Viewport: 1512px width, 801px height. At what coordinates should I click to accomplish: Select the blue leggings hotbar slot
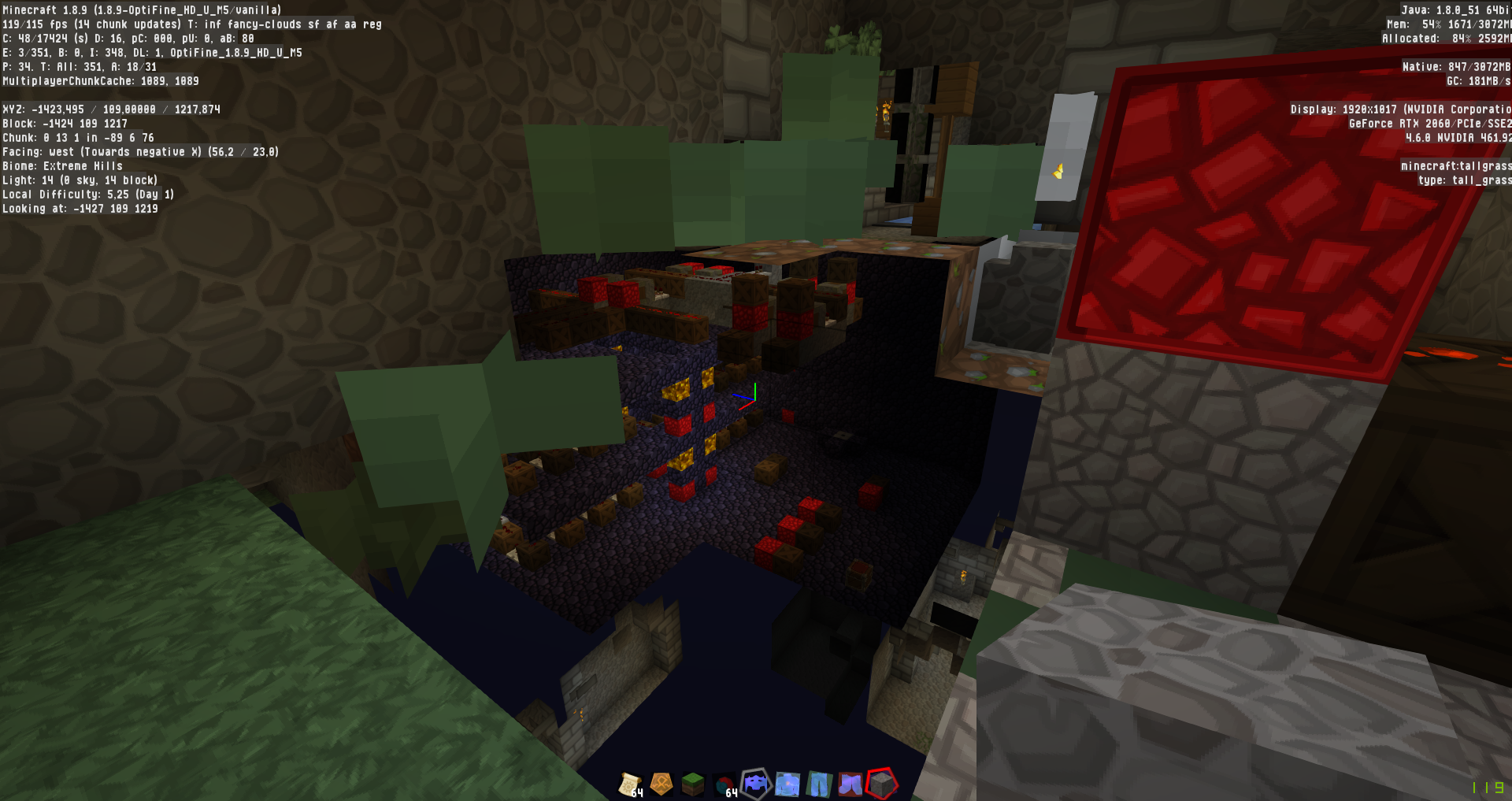(x=819, y=784)
